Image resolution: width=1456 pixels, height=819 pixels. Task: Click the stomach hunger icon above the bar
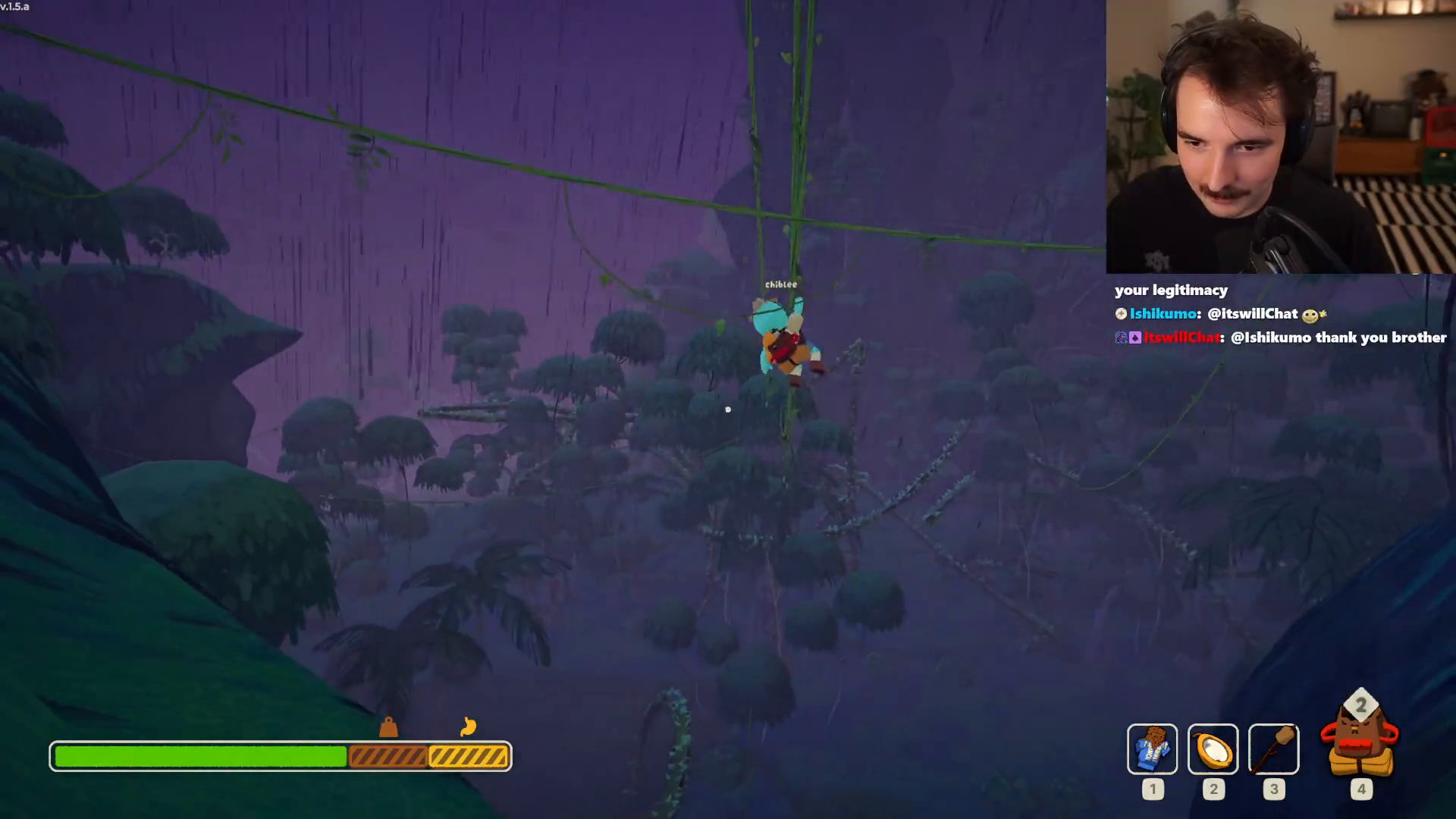coord(469,726)
